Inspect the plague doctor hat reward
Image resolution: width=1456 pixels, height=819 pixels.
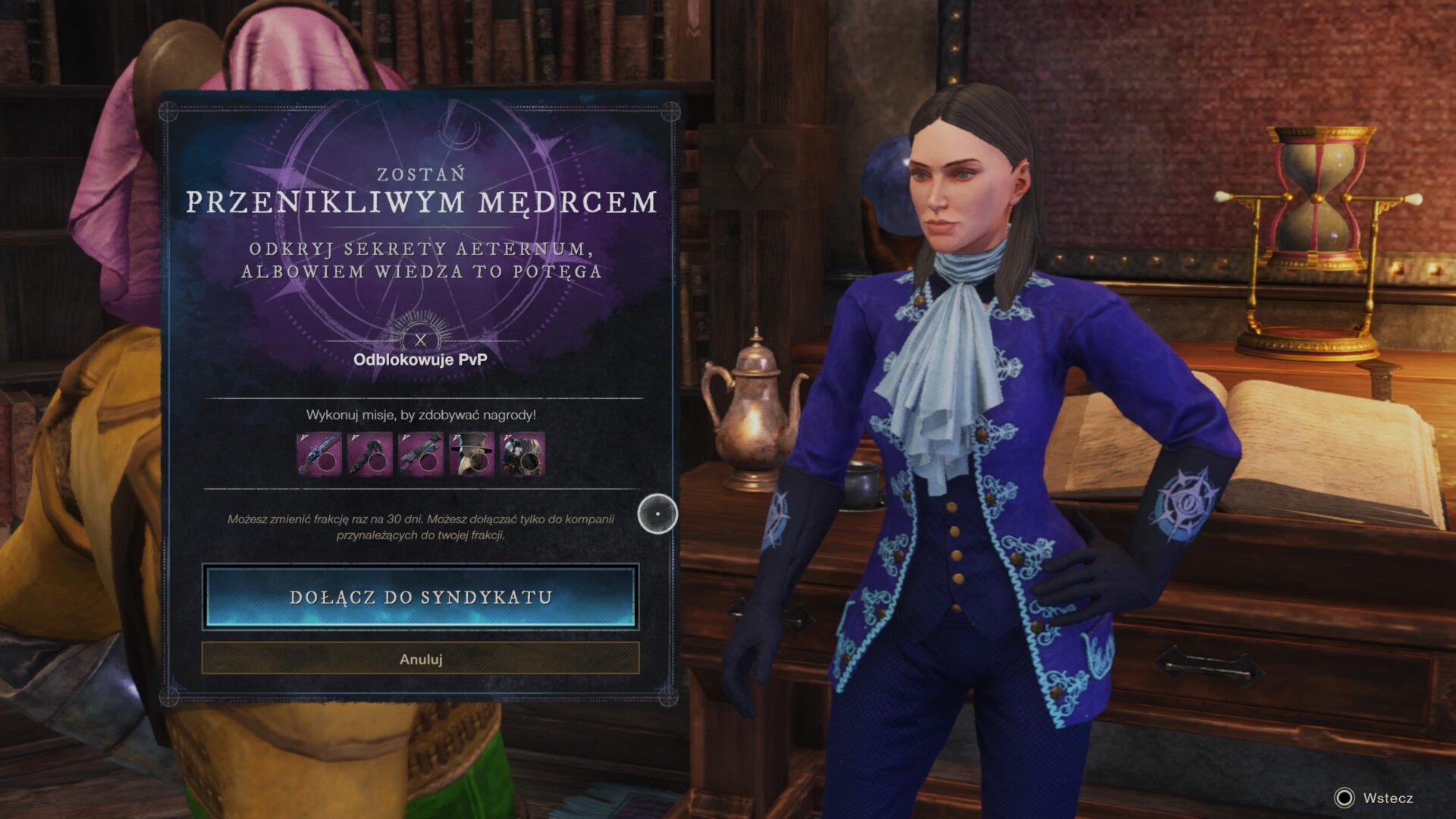click(x=472, y=453)
